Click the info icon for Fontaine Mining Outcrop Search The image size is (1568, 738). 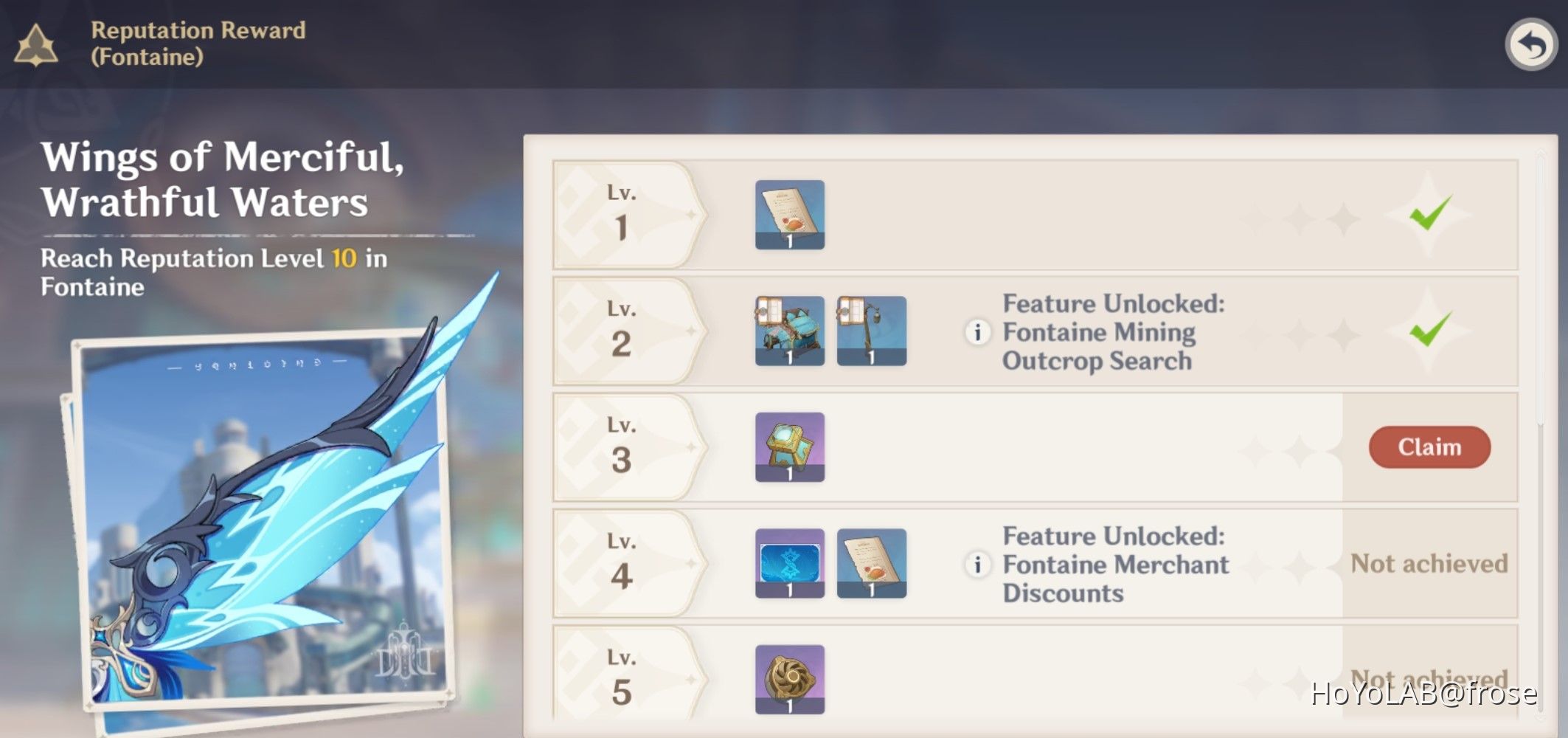977,332
